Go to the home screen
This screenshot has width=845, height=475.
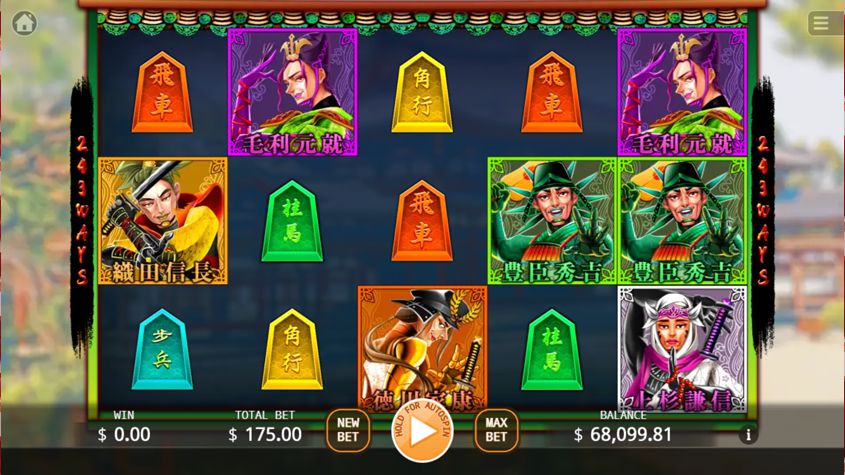click(24, 22)
